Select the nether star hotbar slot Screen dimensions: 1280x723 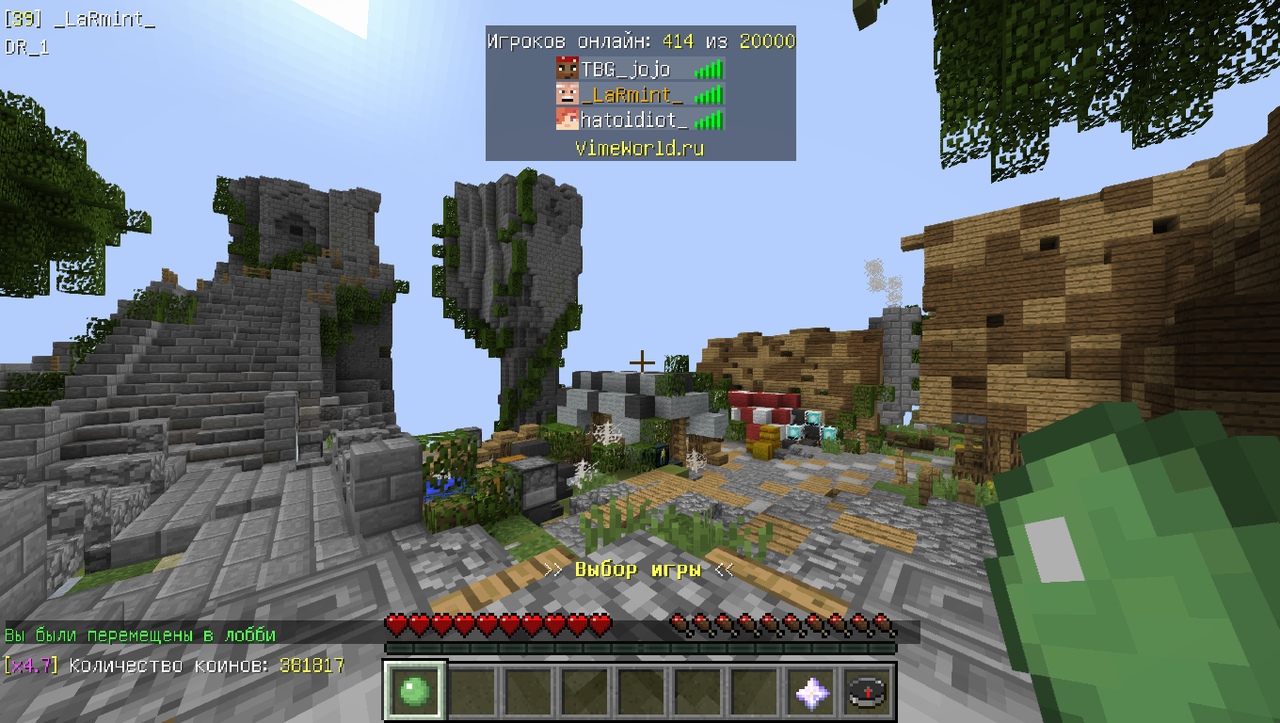pyautogui.click(x=811, y=691)
